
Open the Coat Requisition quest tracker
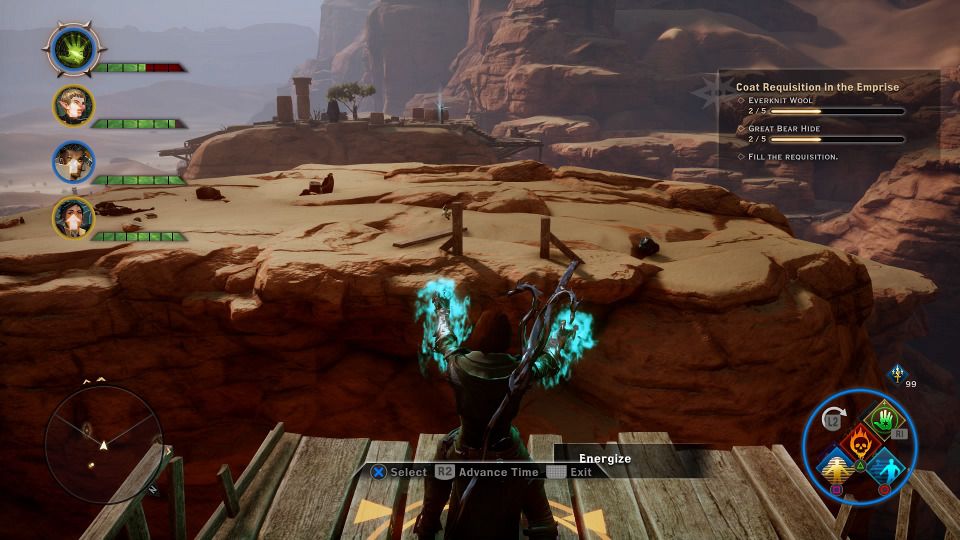pyautogui.click(x=817, y=87)
